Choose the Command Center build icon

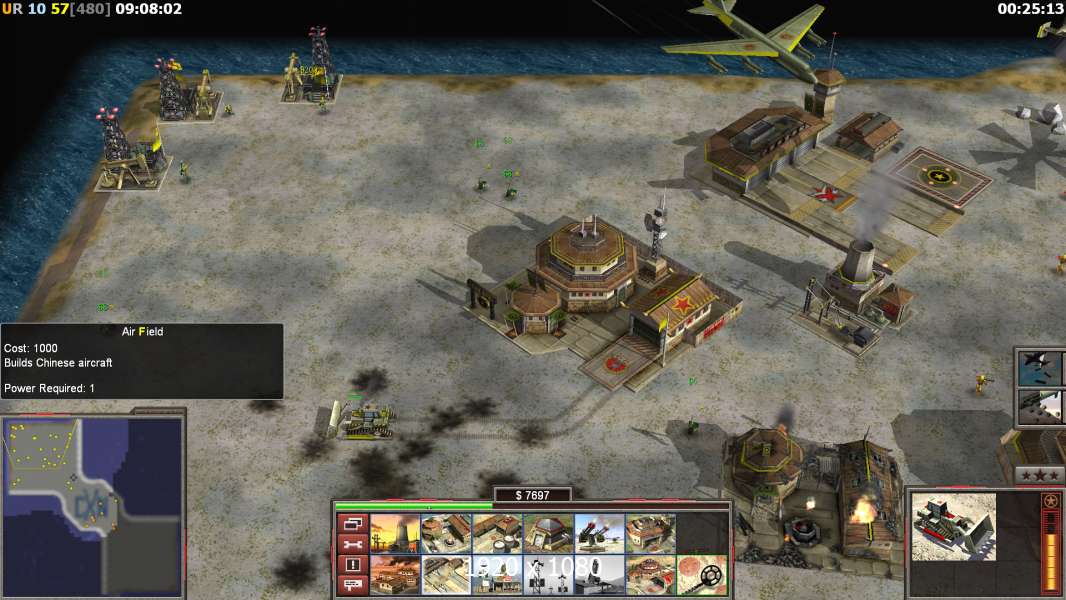(x=651, y=575)
